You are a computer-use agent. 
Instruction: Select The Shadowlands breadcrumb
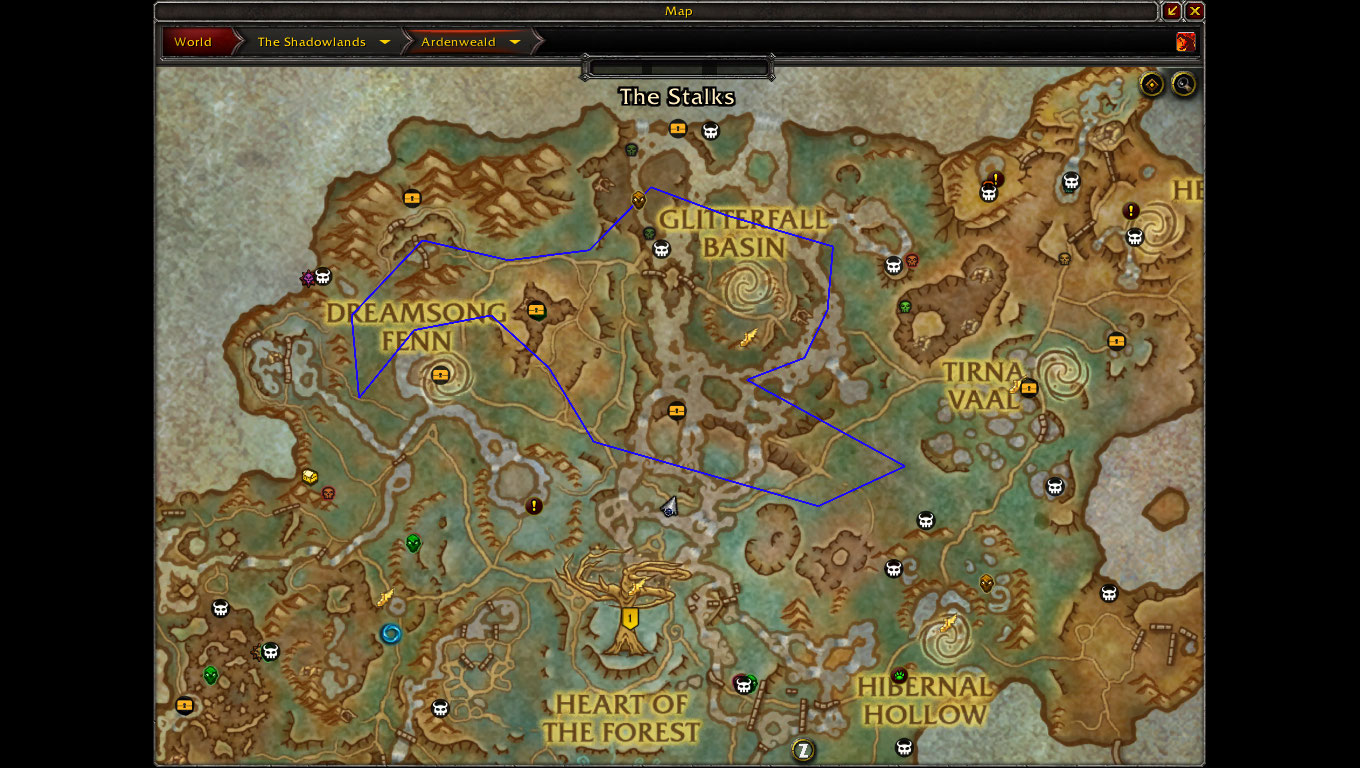click(310, 42)
